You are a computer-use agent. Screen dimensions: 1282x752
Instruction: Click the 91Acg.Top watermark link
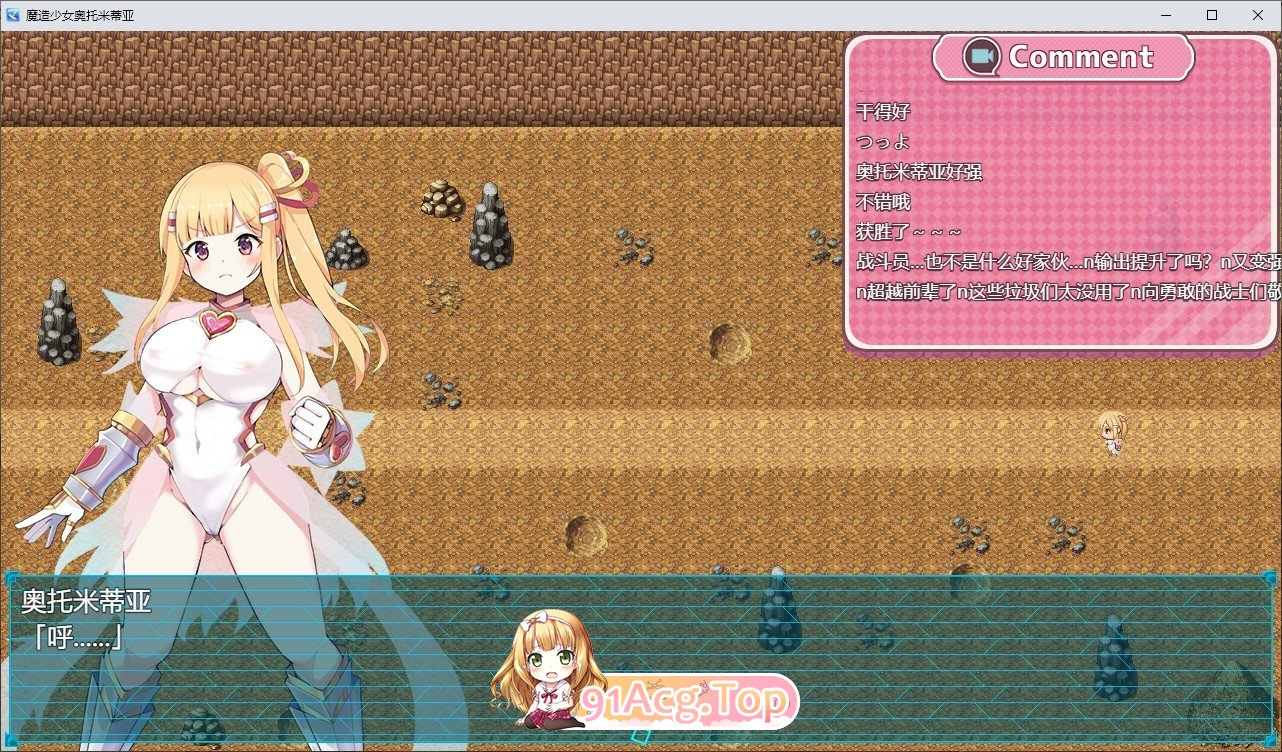687,702
